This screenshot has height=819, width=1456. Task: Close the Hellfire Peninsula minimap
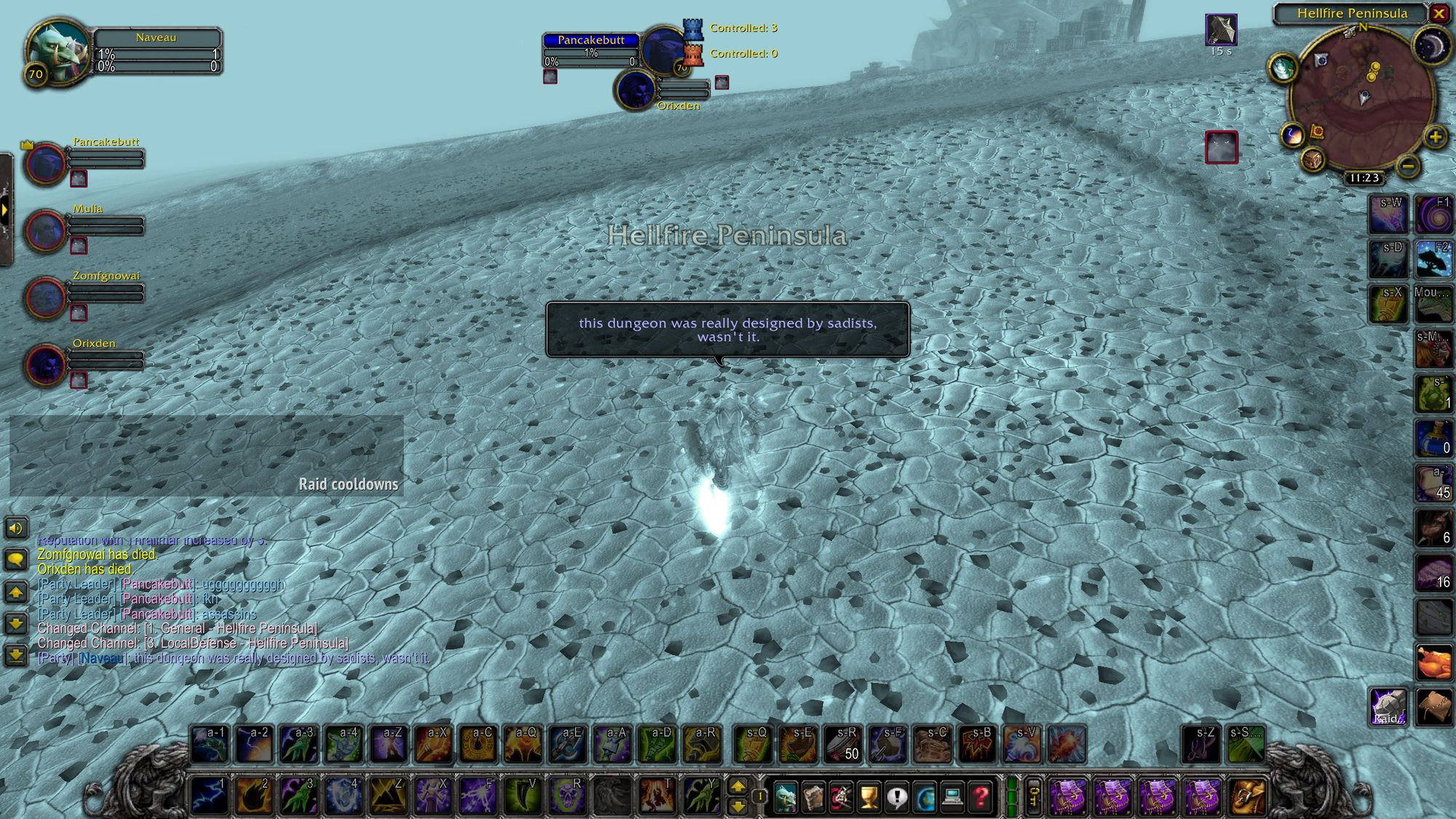coord(1439,13)
